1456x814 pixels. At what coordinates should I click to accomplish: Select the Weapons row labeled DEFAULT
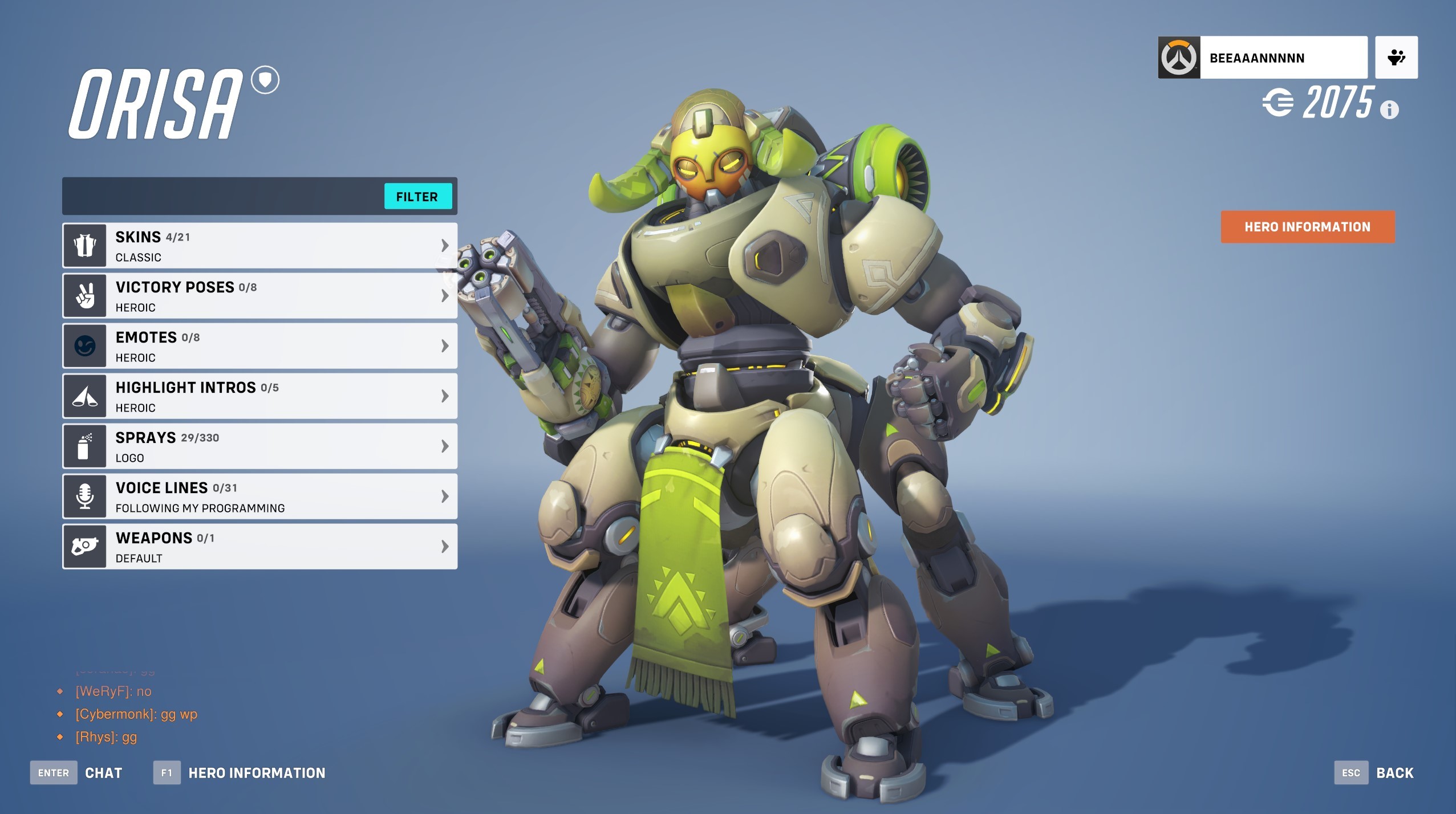[x=259, y=546]
